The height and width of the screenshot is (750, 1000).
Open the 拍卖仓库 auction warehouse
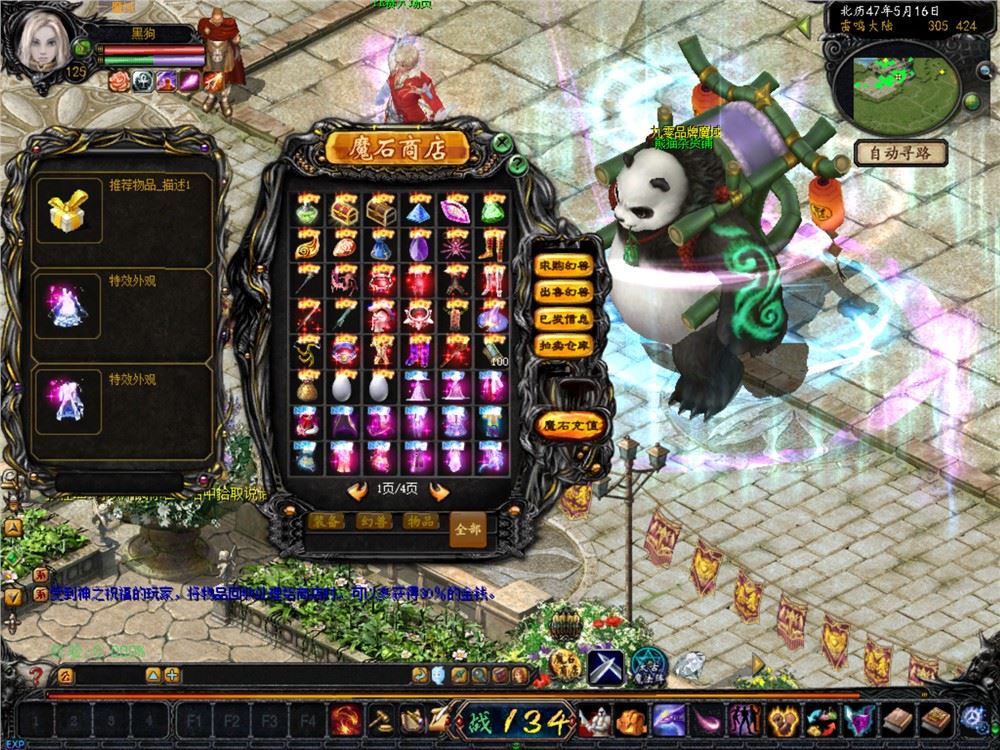[564, 345]
